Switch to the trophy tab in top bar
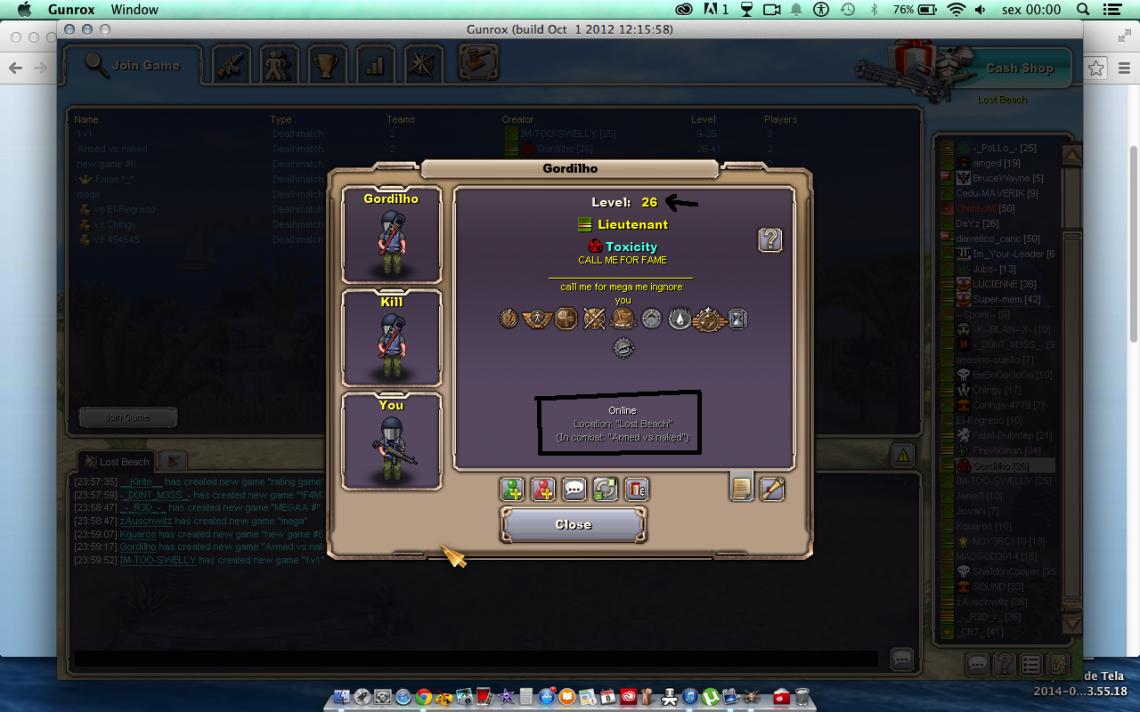Image resolution: width=1140 pixels, height=712 pixels. coord(326,66)
